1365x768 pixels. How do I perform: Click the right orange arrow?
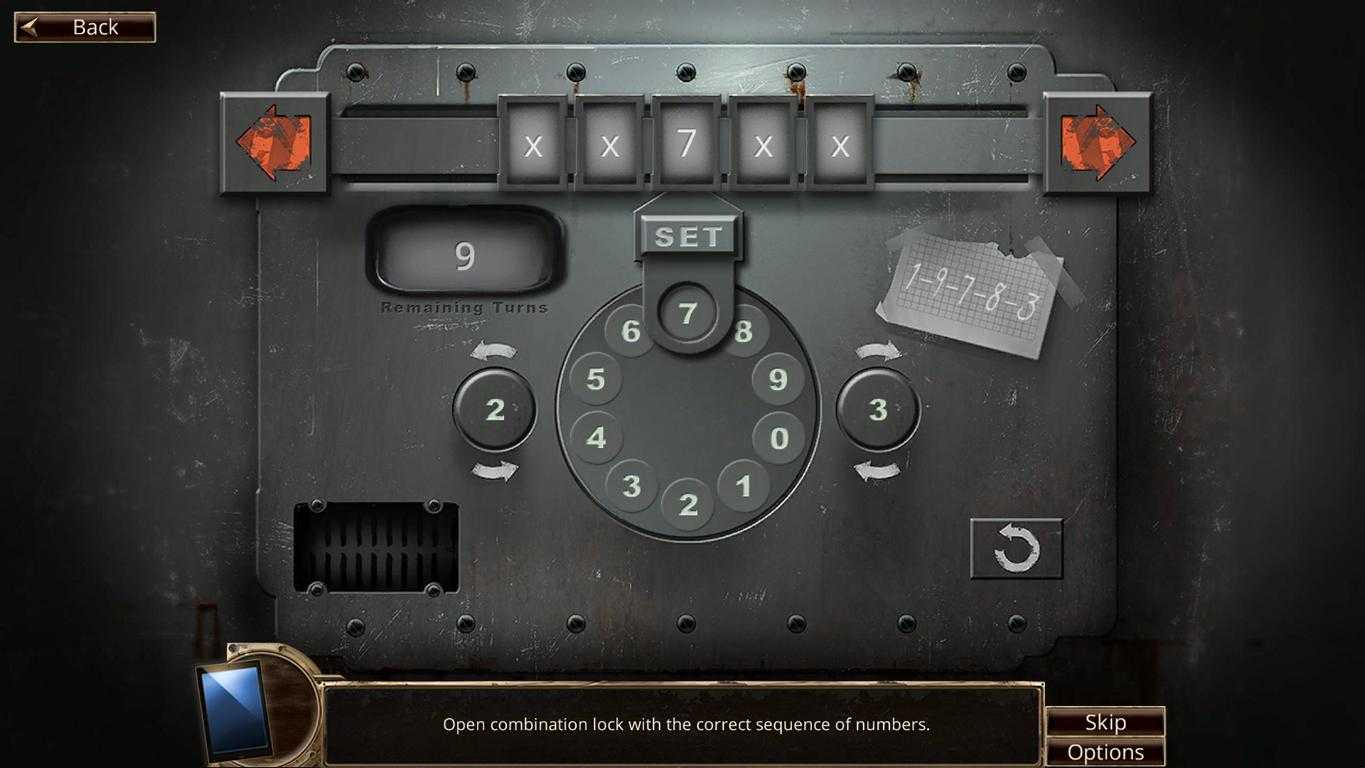(1098, 141)
